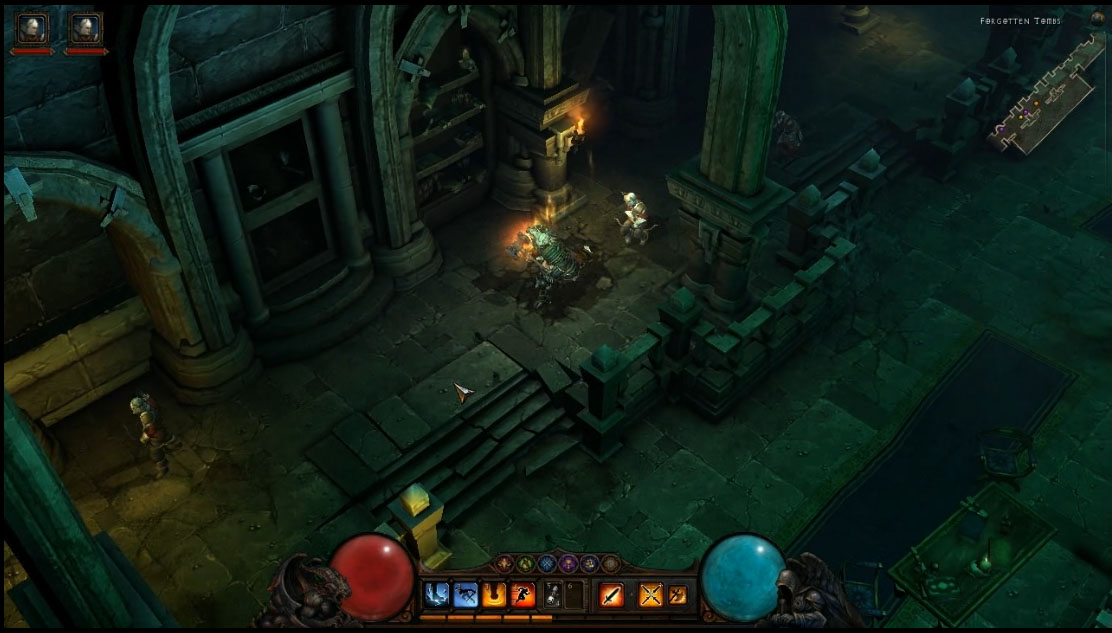Screen dimensions: 1112x633
Task: Trigger the orange ground stomp skill
Action: point(494,596)
